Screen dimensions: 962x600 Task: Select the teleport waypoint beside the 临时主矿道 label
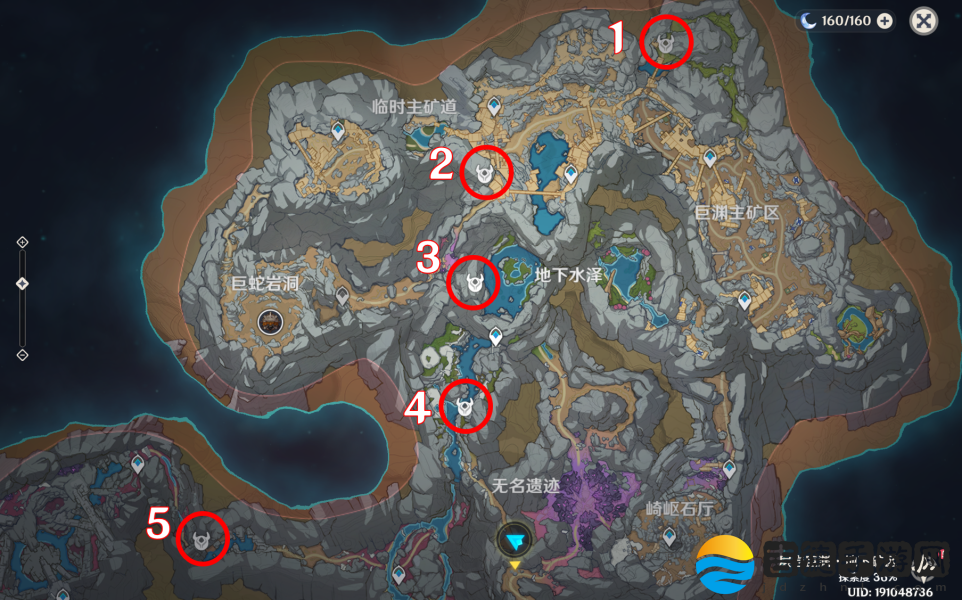click(x=494, y=105)
